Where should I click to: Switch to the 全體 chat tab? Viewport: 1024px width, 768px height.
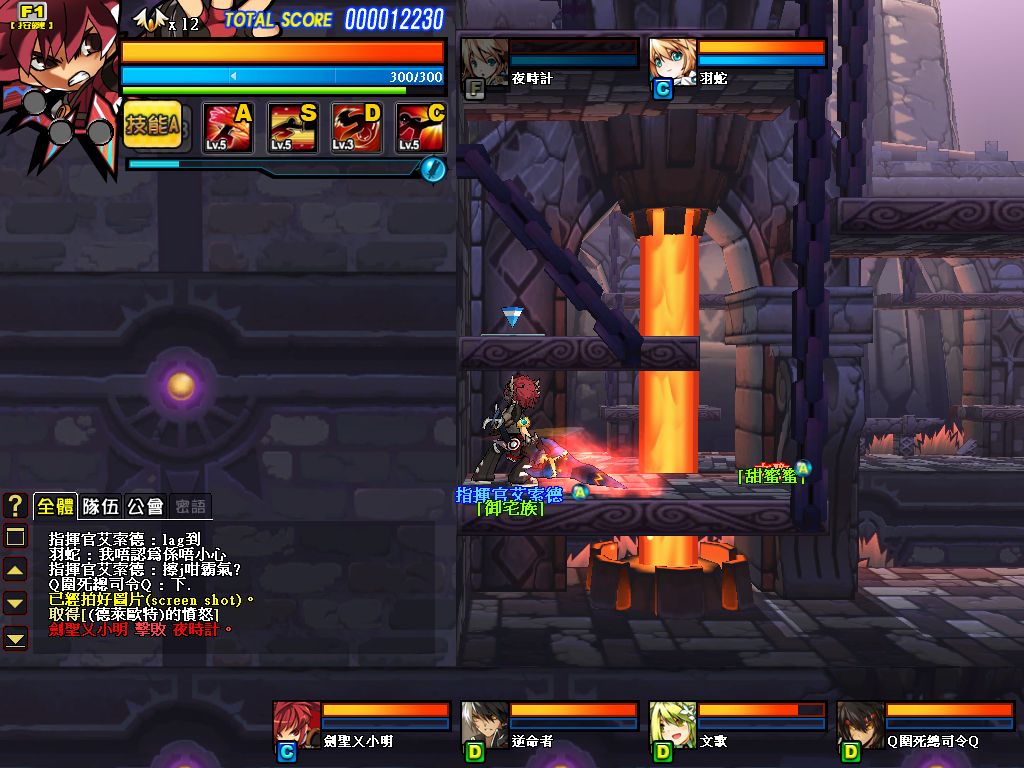click(55, 506)
